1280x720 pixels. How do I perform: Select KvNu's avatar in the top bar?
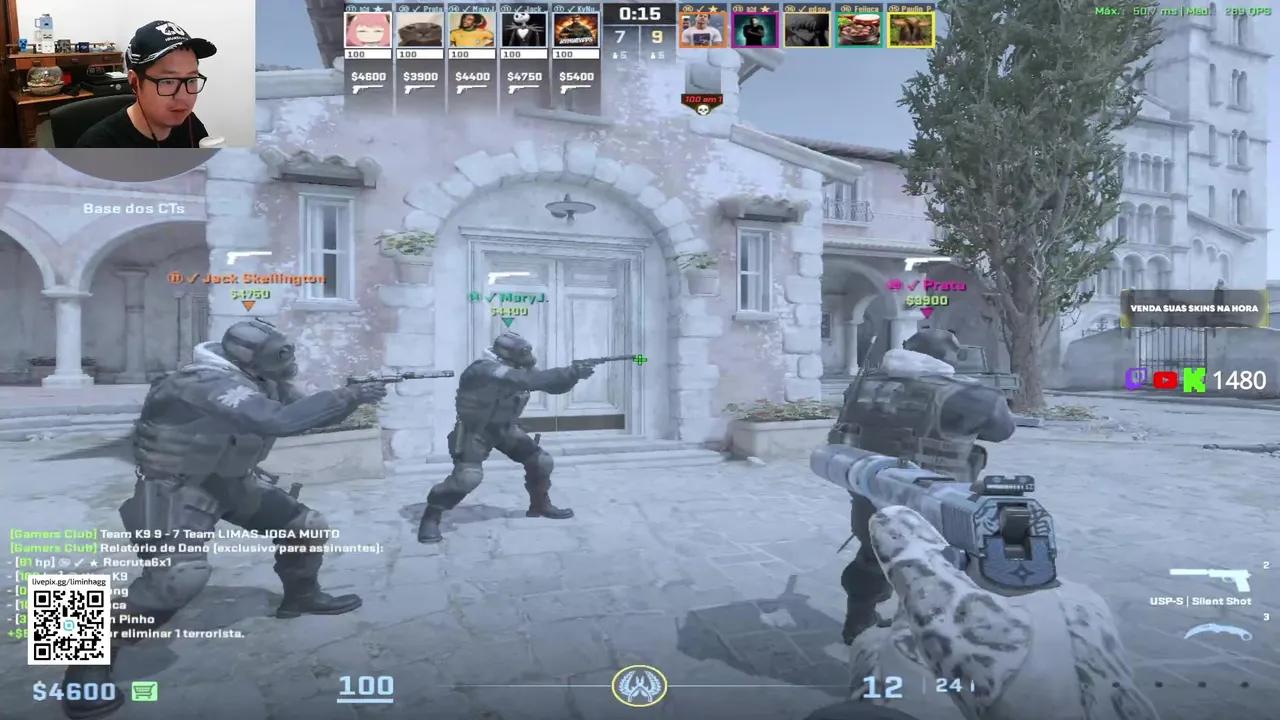pyautogui.click(x=576, y=30)
